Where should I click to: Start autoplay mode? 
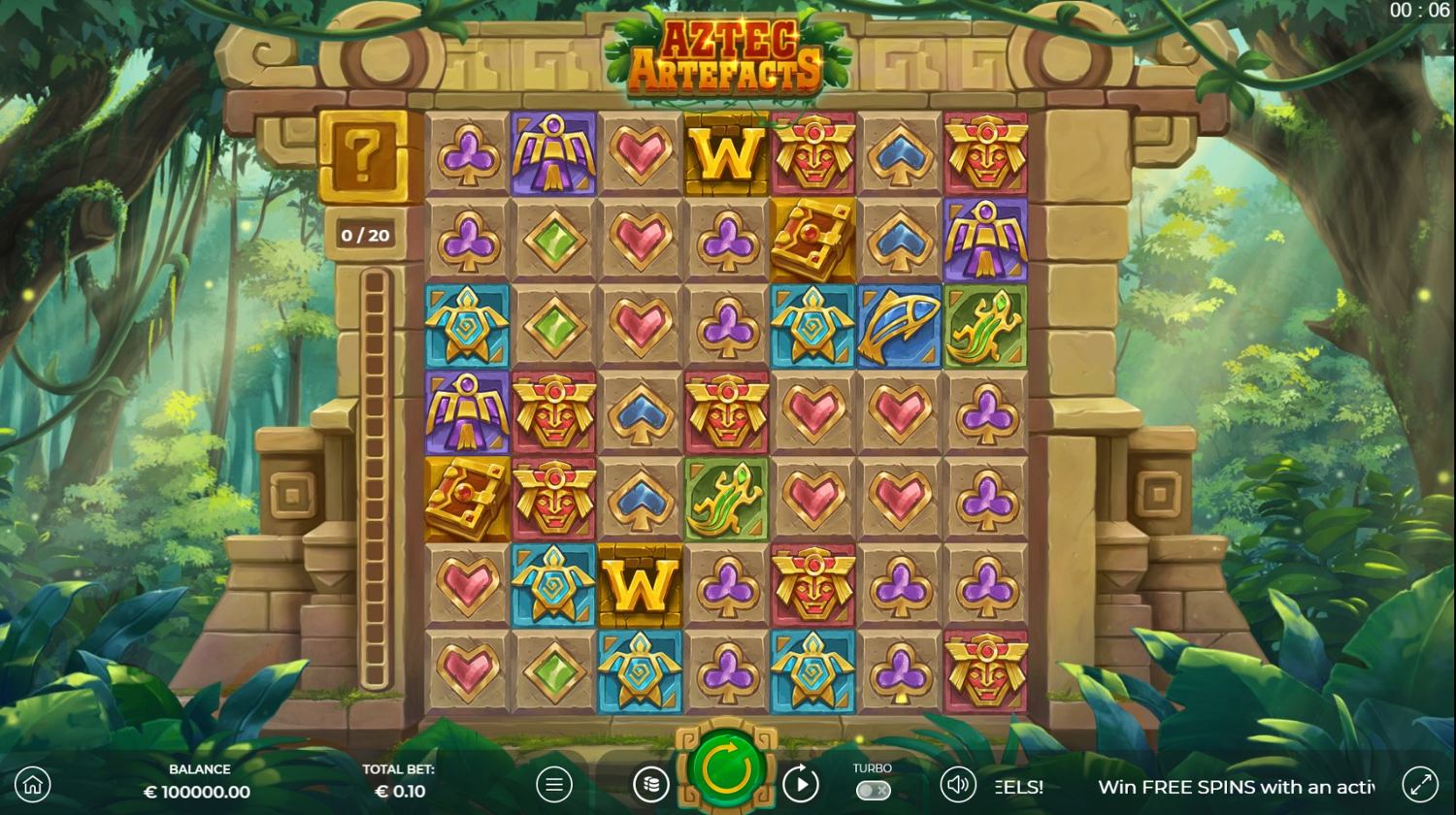[800, 784]
